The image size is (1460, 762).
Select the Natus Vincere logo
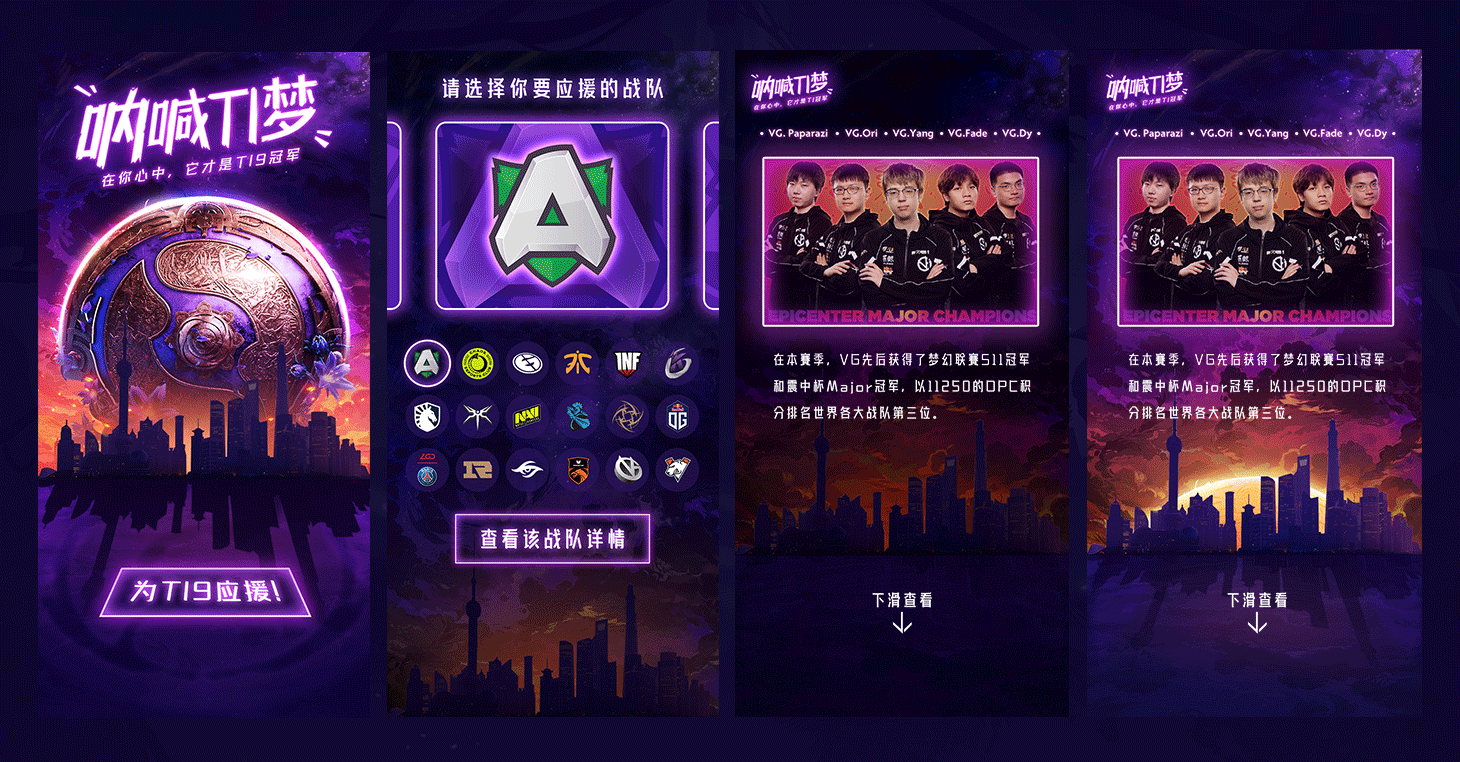click(527, 417)
